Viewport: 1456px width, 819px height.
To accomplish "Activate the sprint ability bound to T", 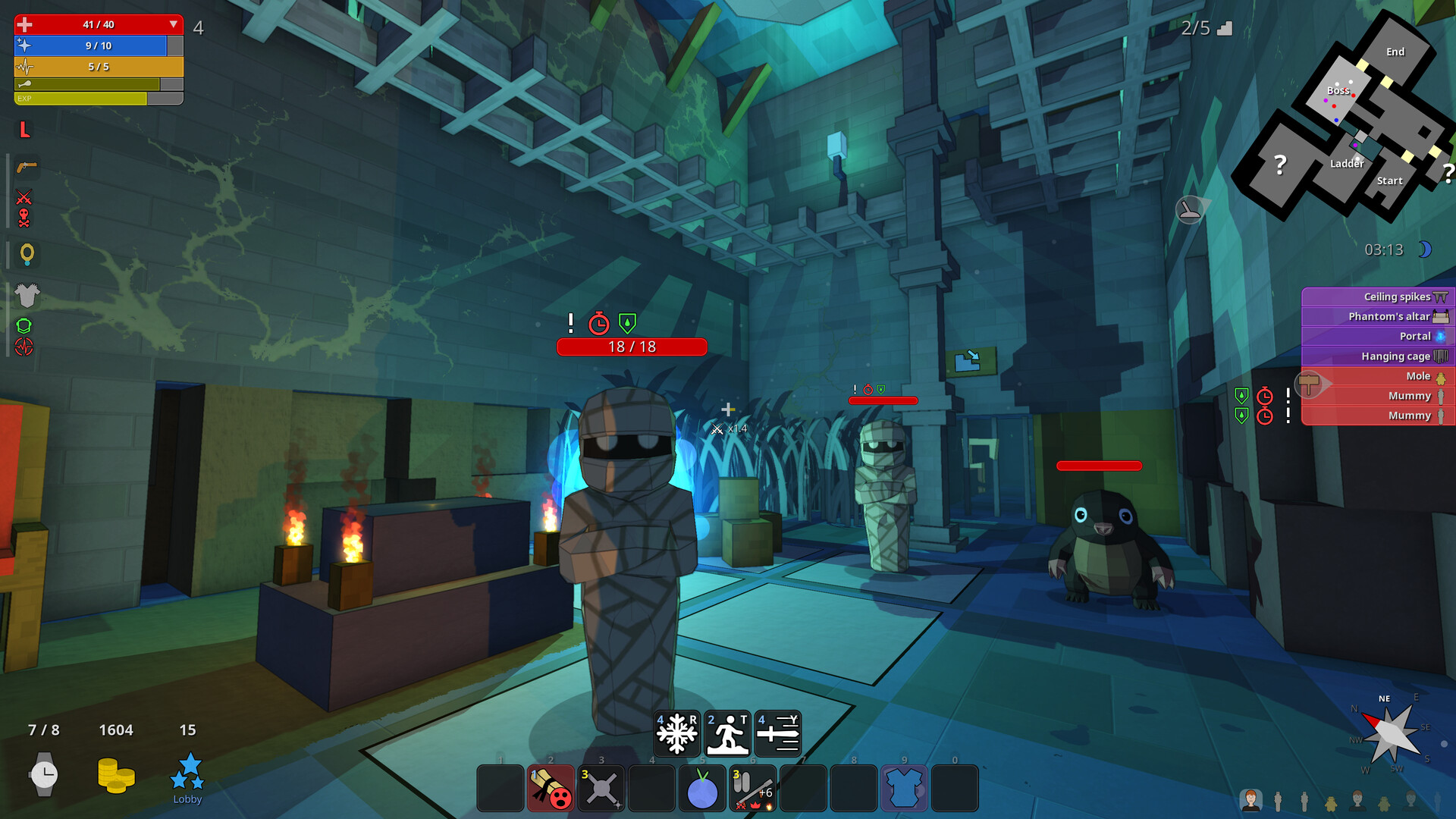I will point(727,733).
